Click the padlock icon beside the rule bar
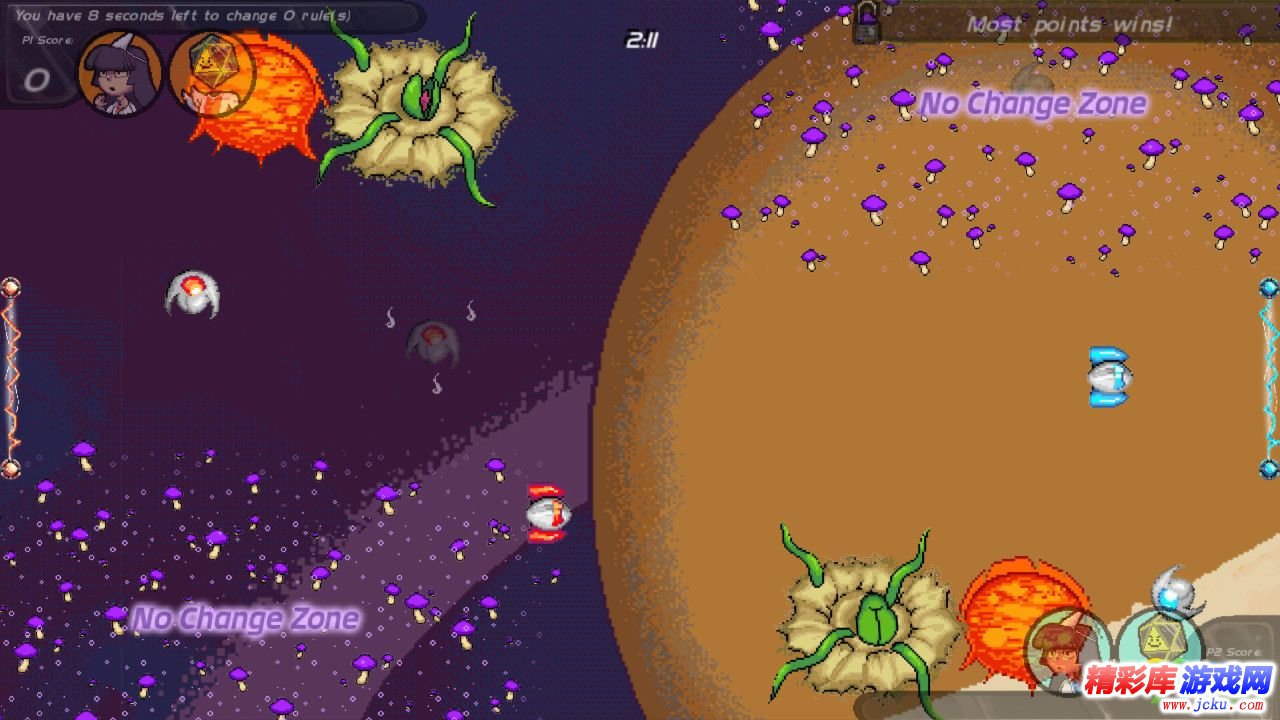 pyautogui.click(x=866, y=22)
